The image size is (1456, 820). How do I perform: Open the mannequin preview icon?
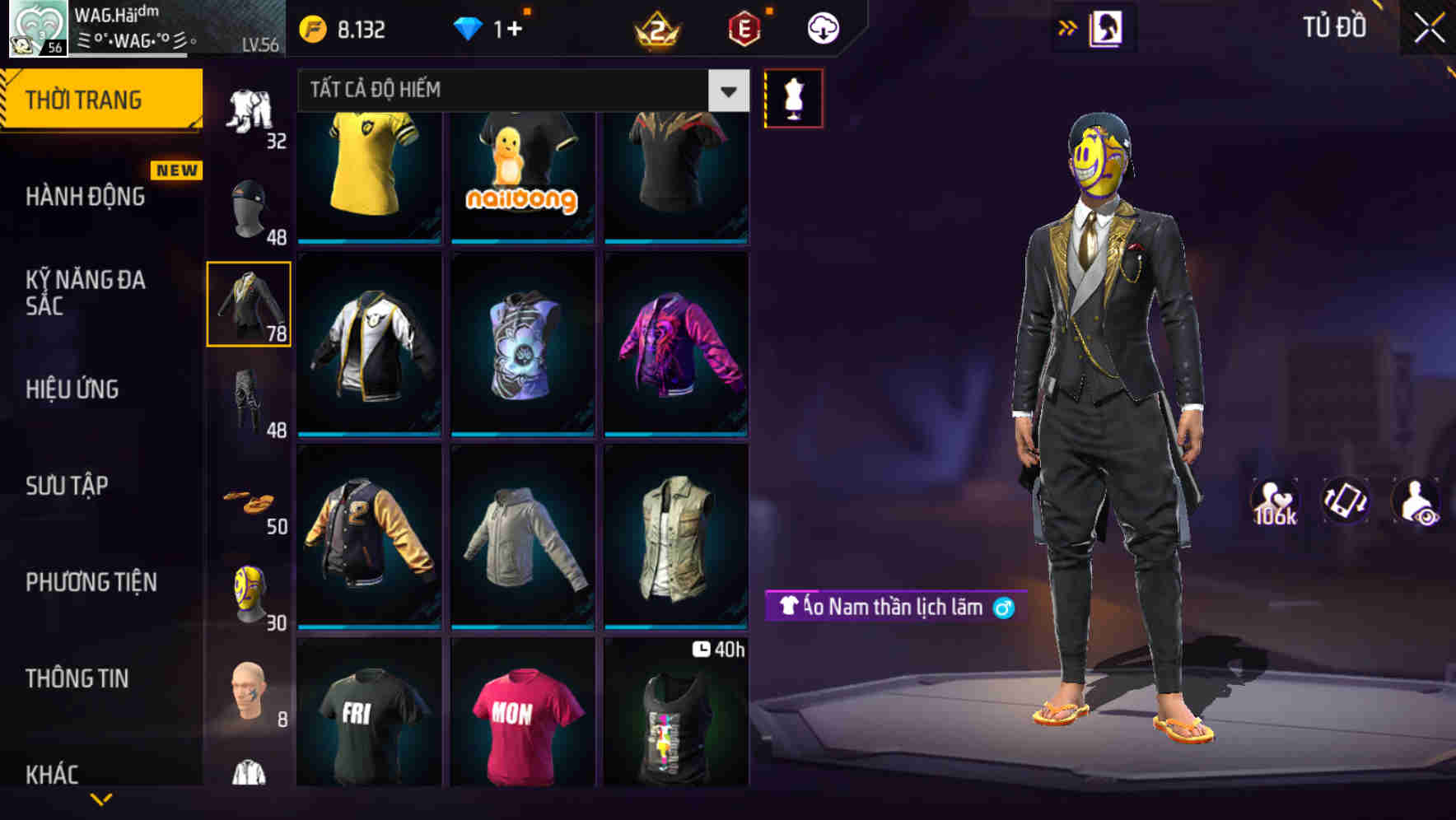point(792,97)
